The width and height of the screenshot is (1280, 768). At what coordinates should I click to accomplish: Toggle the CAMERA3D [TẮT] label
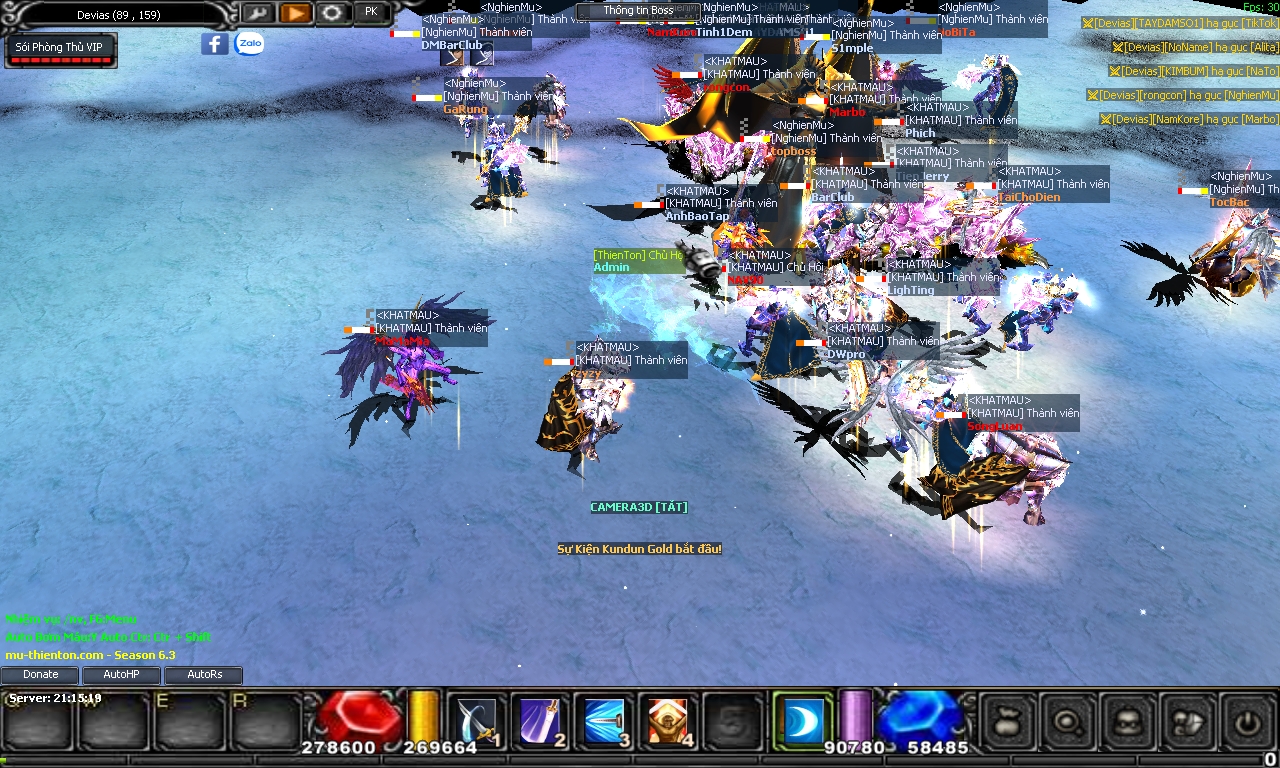click(638, 507)
